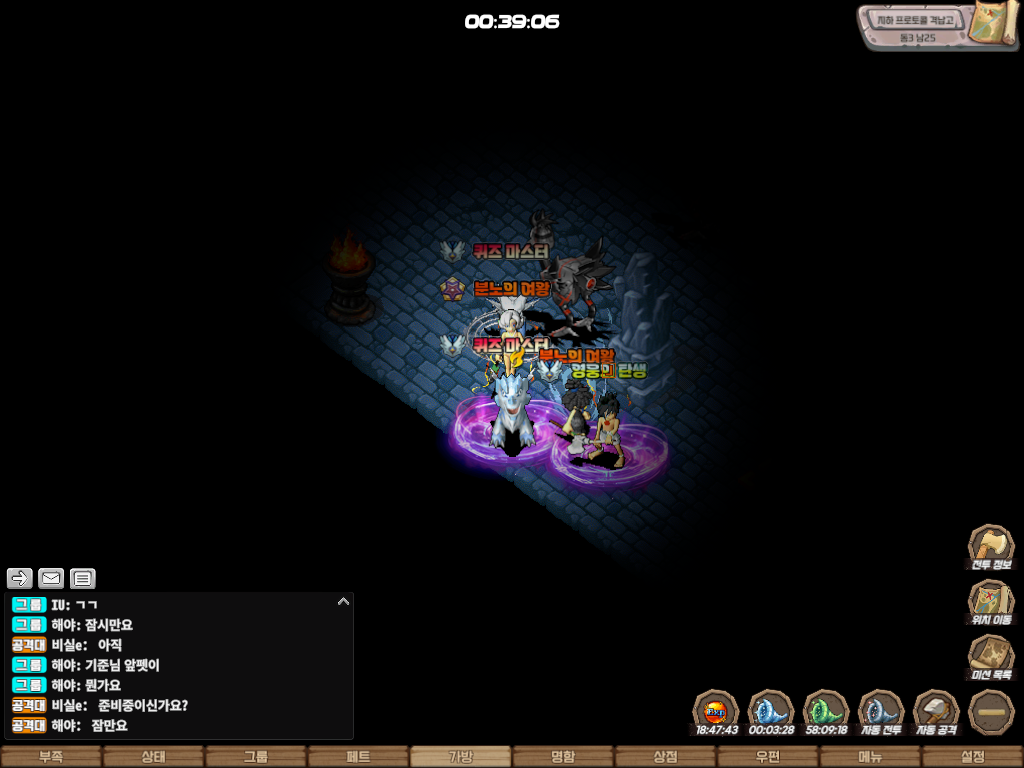Open the envelope button above the chat

tap(51, 578)
